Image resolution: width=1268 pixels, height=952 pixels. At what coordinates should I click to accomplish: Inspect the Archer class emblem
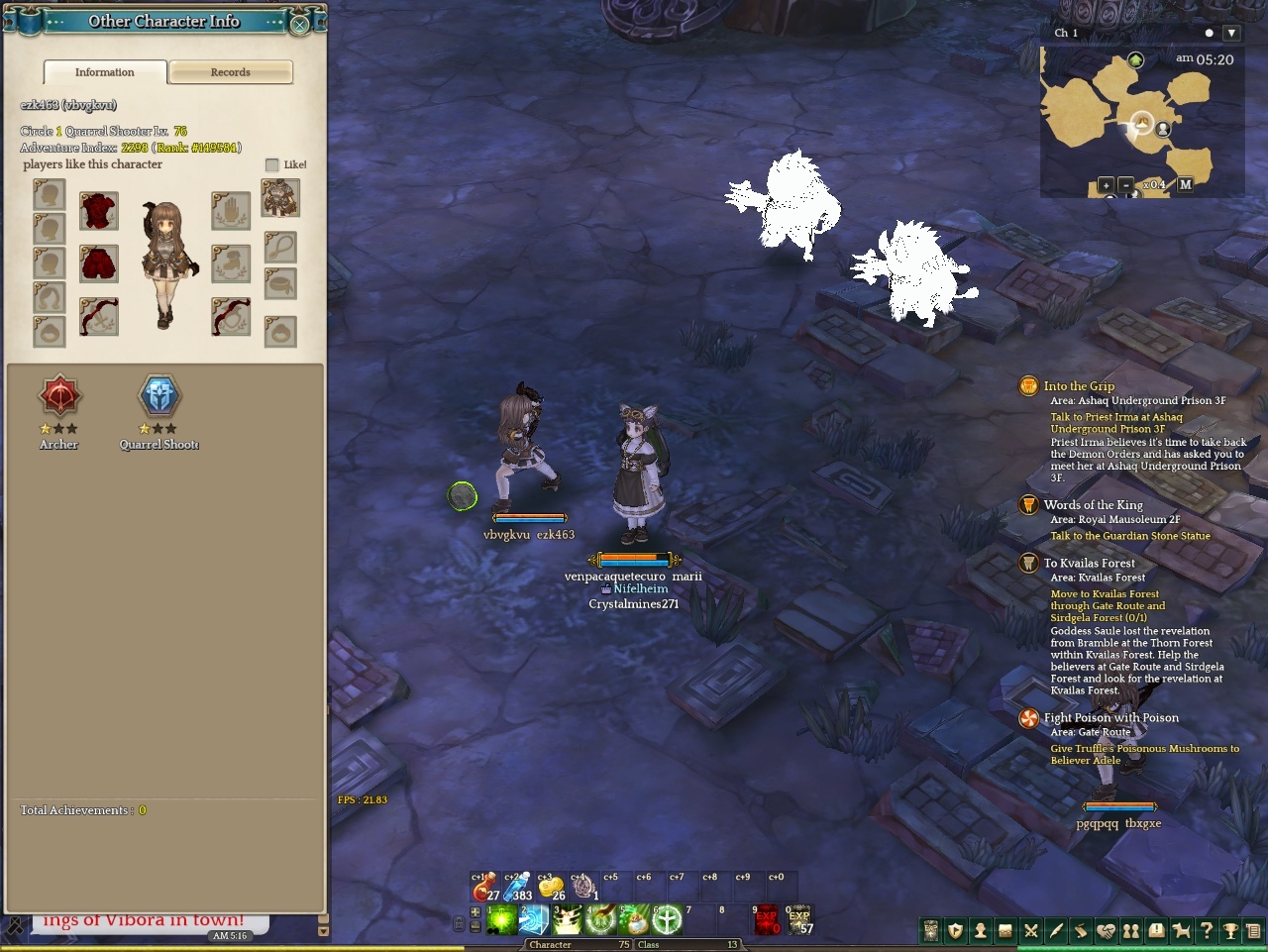[x=59, y=396]
